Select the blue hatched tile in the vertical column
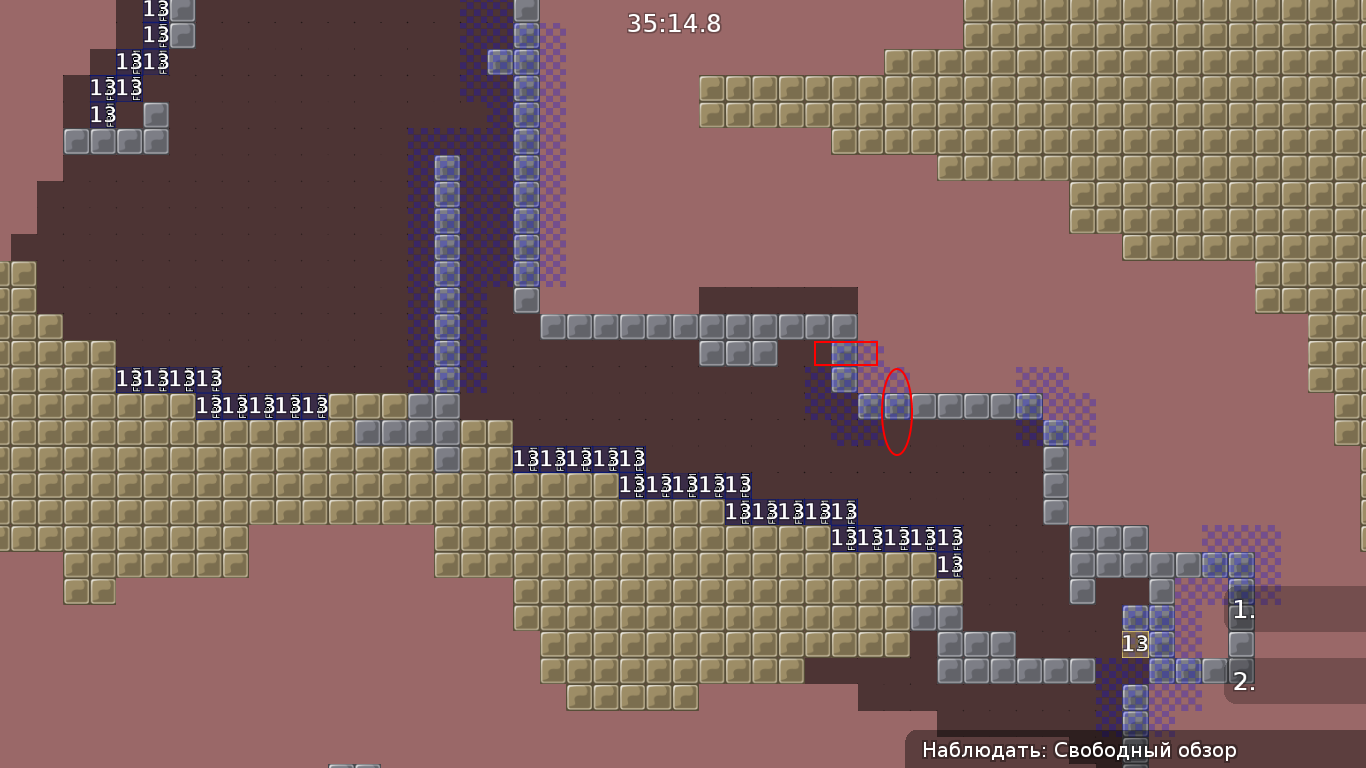The height and width of the screenshot is (768, 1366). coord(444,220)
